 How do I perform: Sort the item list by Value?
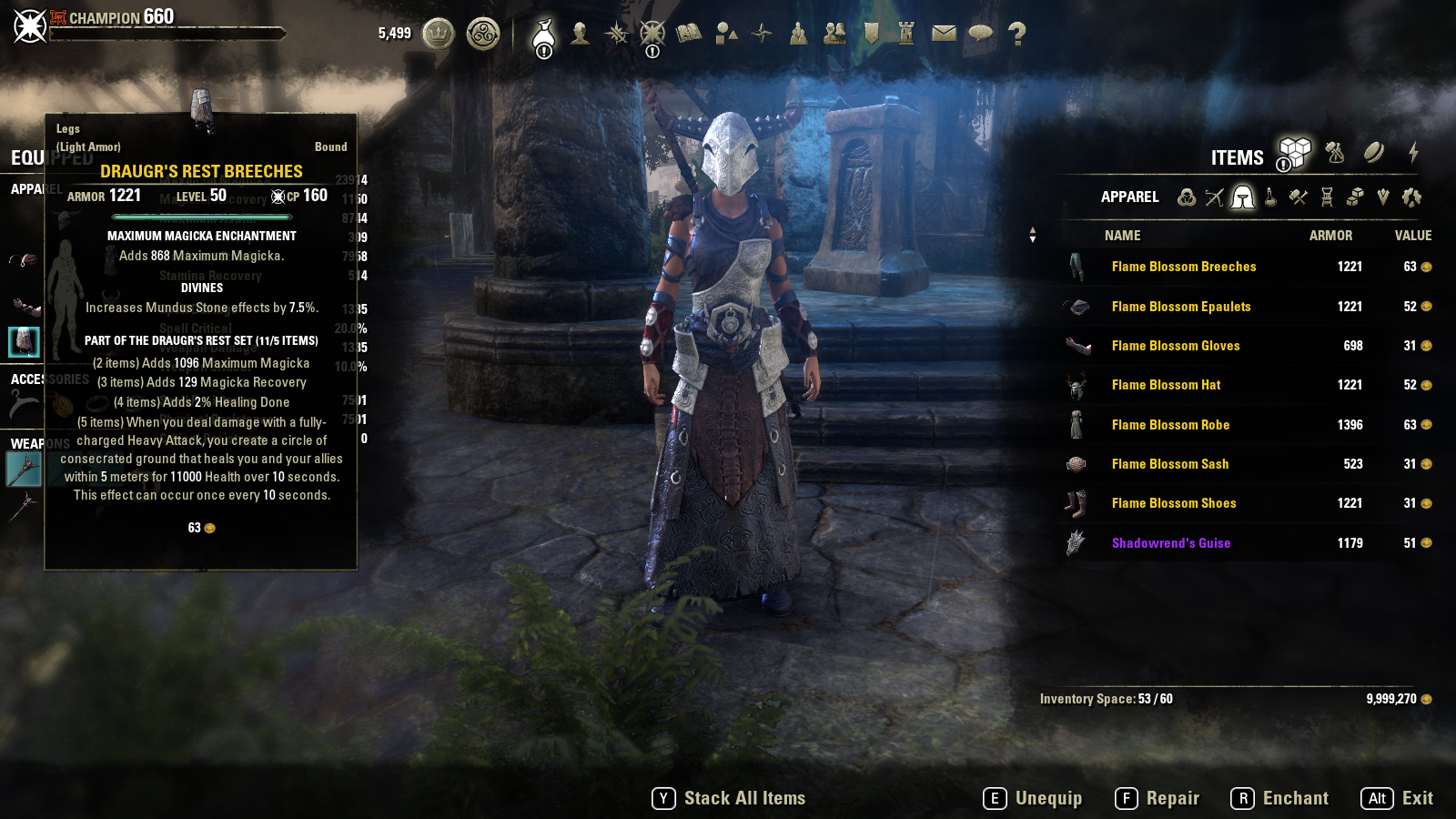1412,236
